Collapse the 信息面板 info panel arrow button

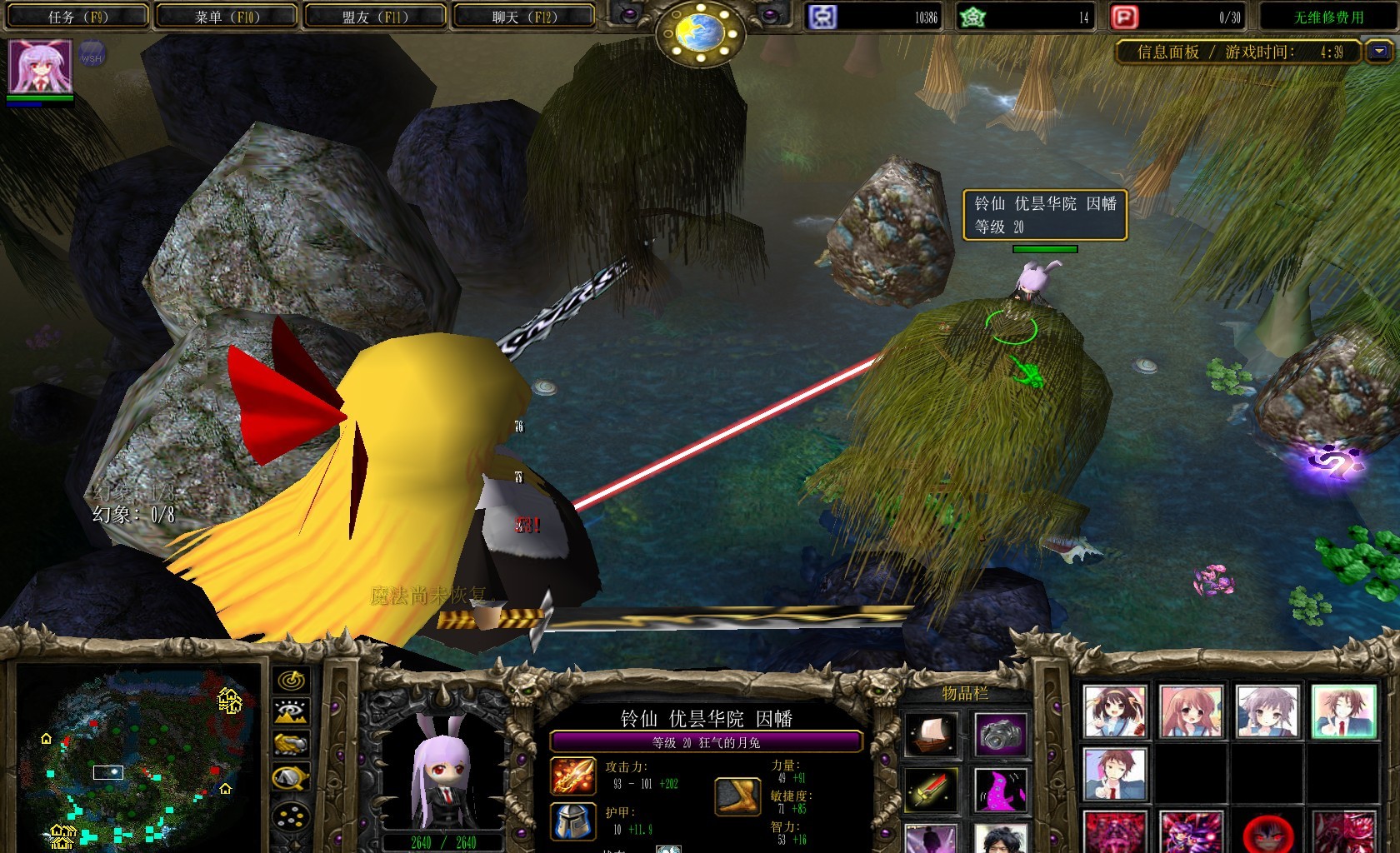click(x=1379, y=52)
